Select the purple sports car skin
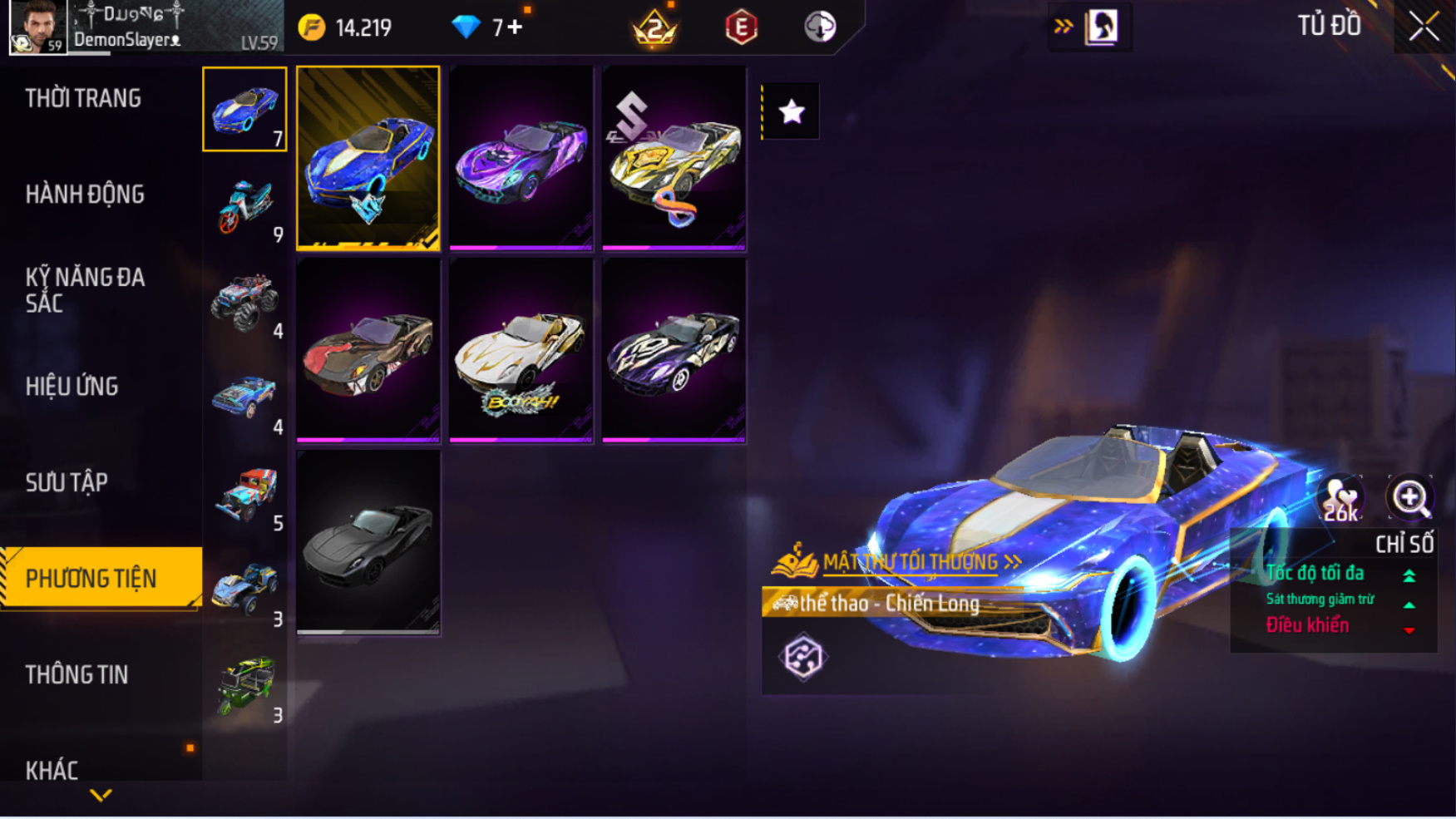The image size is (1456, 819). 521,158
